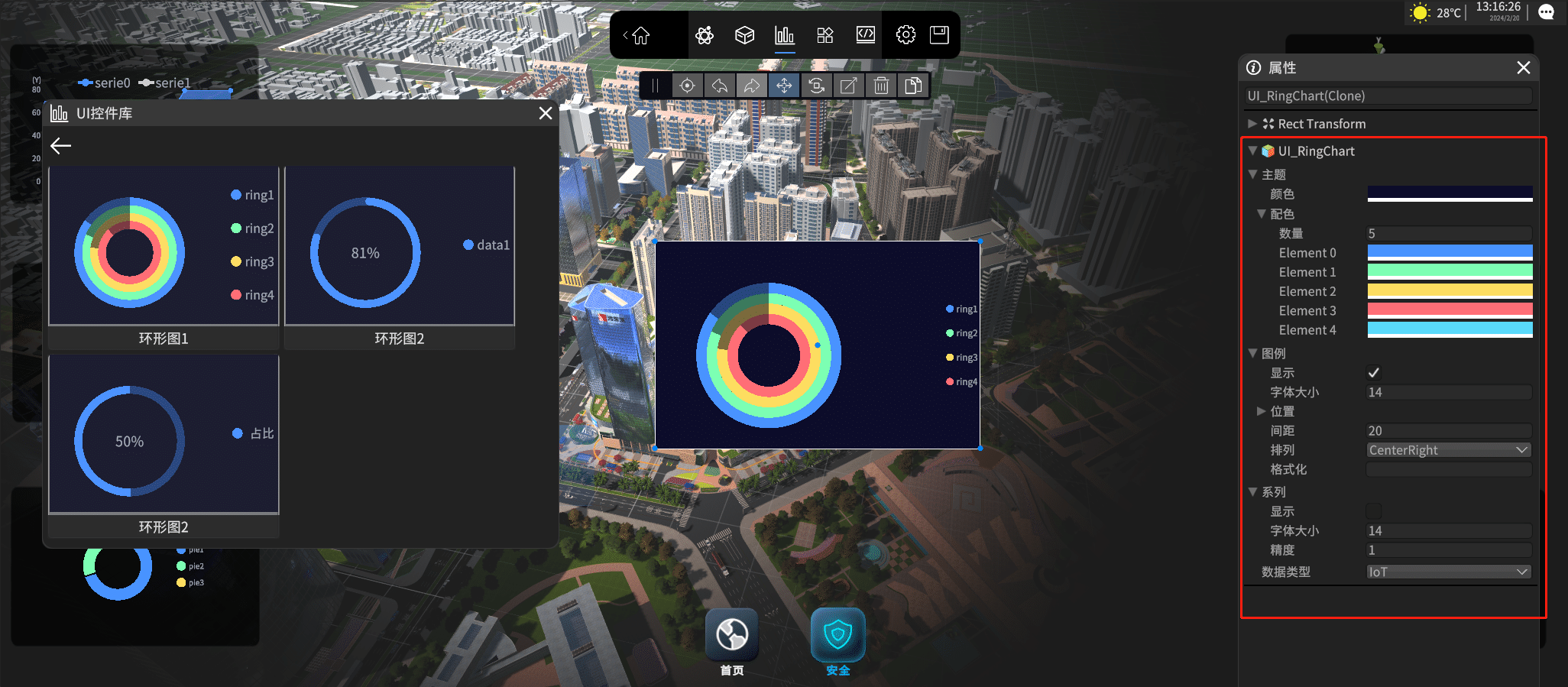Choose the 81% ring chart thumbnail
This screenshot has width=1568, height=687.
pos(399,247)
